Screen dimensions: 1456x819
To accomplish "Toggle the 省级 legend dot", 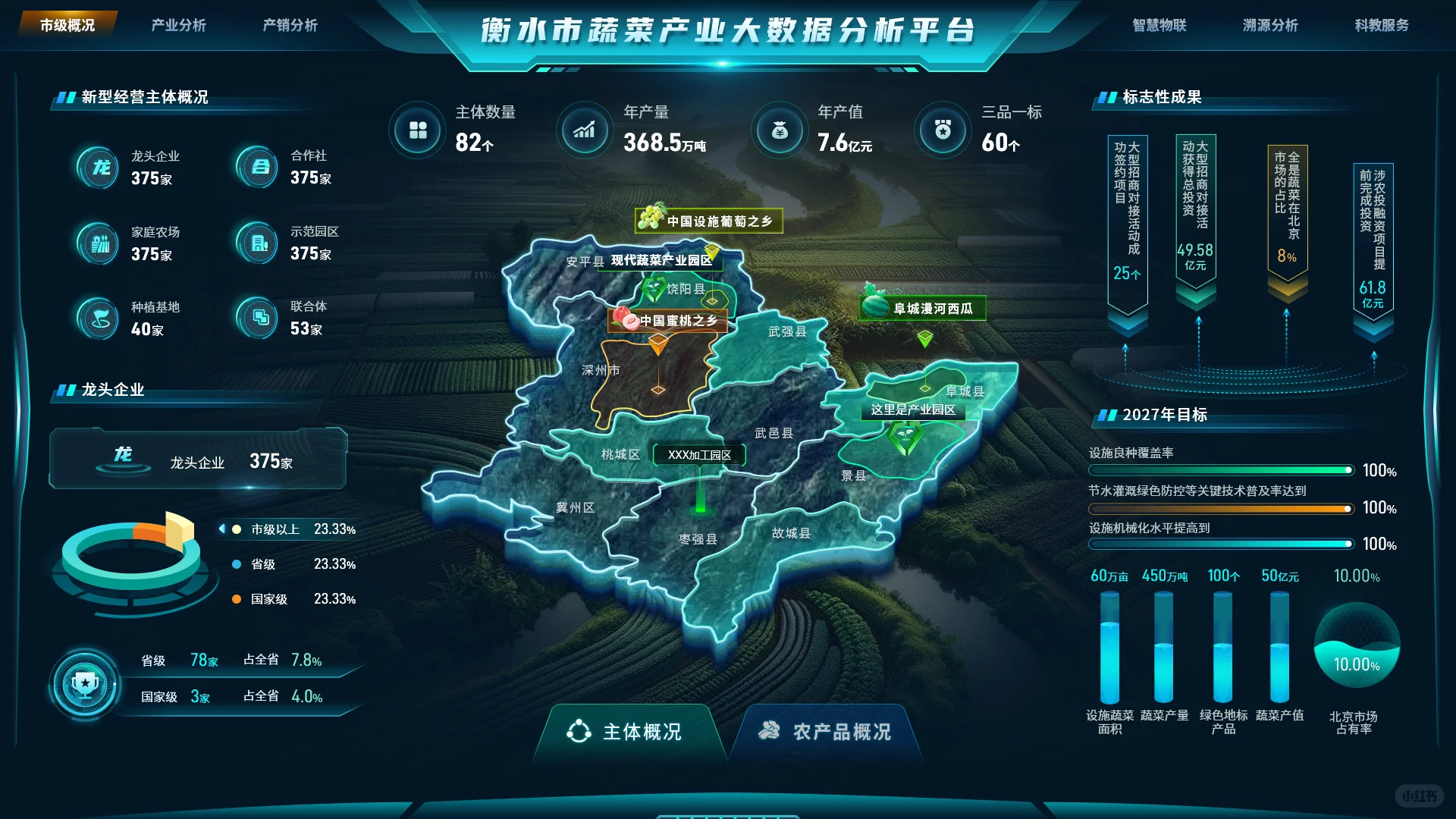I will point(236,564).
